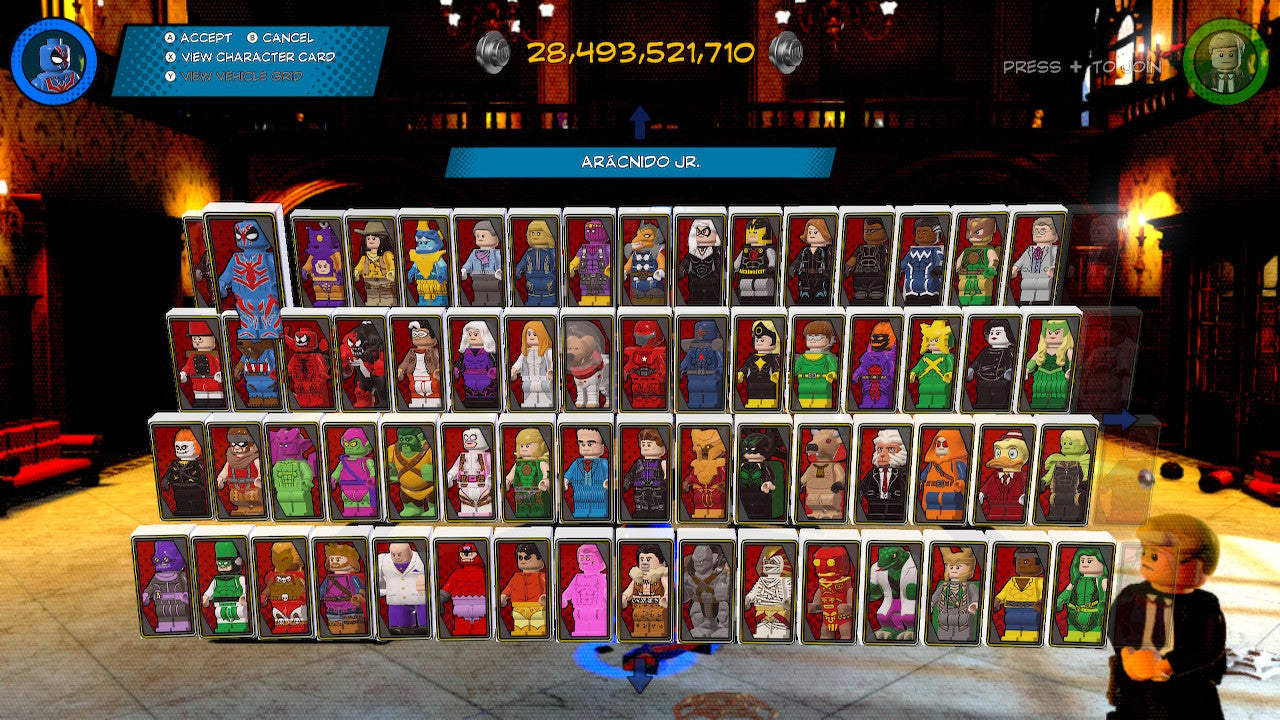This screenshot has width=1280, height=720.
Task: Pick the solid pink figure card
Action: click(x=584, y=587)
